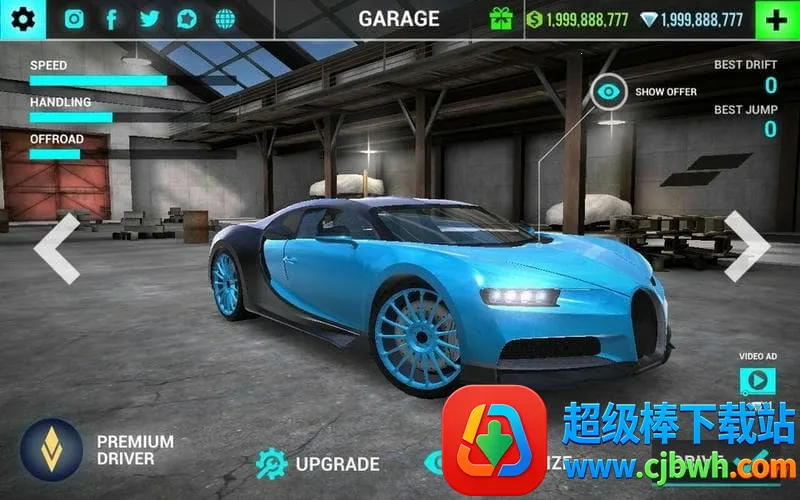Switch to the previous car
Image resolution: width=800 pixels, height=500 pixels.
pos(57,246)
